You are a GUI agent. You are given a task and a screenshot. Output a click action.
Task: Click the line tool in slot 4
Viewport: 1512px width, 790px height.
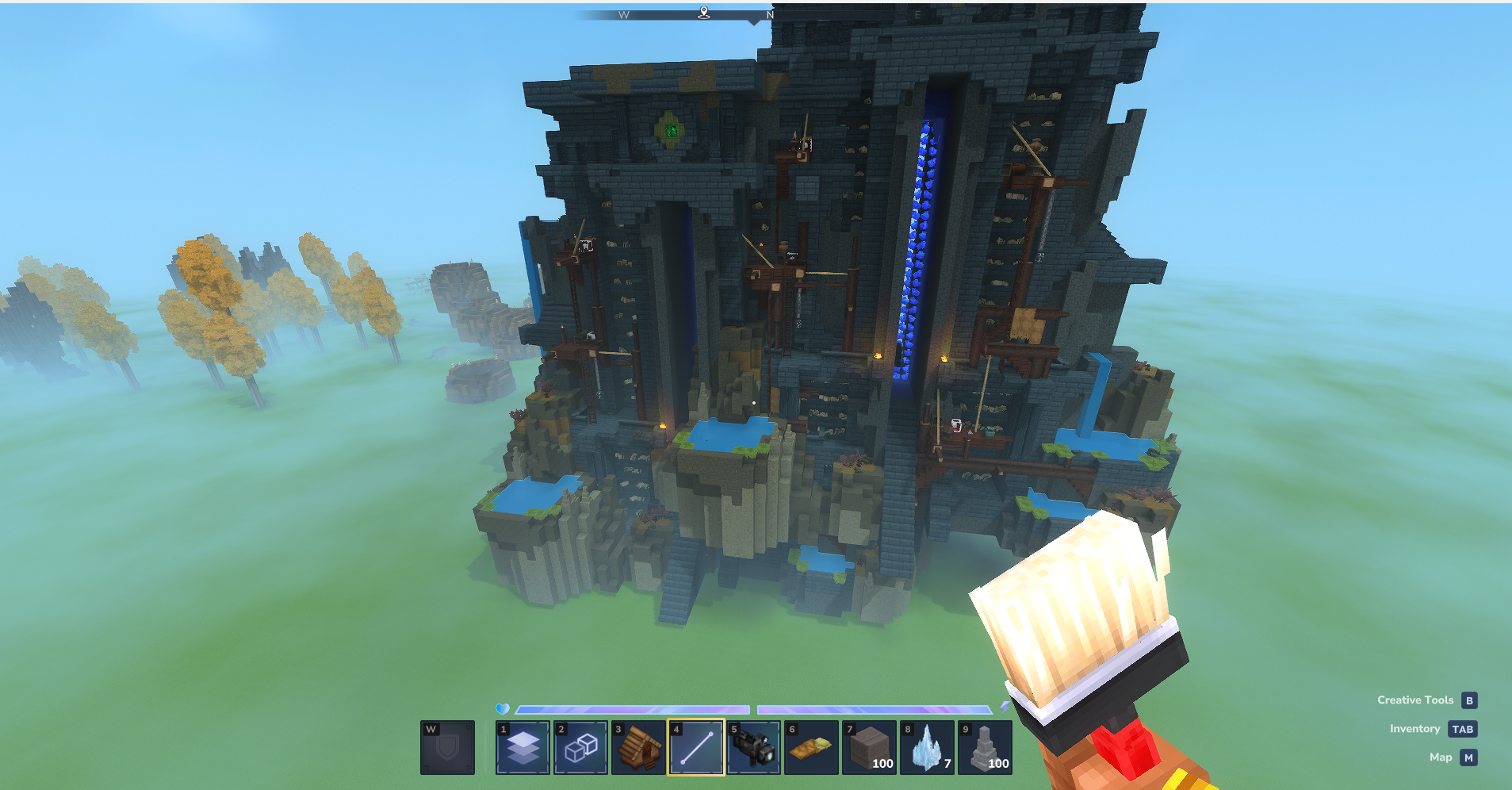click(696, 747)
